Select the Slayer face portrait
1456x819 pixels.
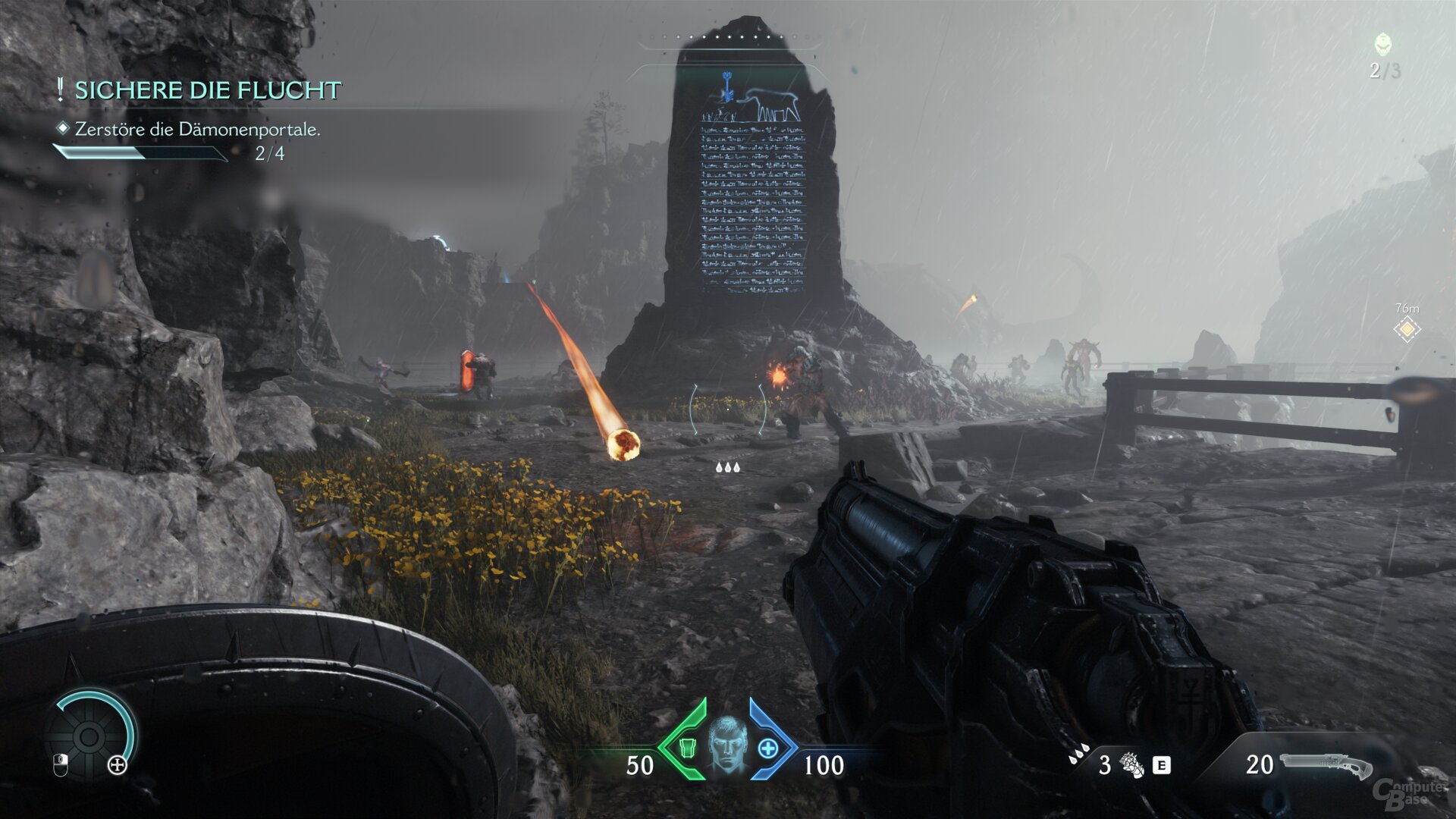tap(727, 746)
